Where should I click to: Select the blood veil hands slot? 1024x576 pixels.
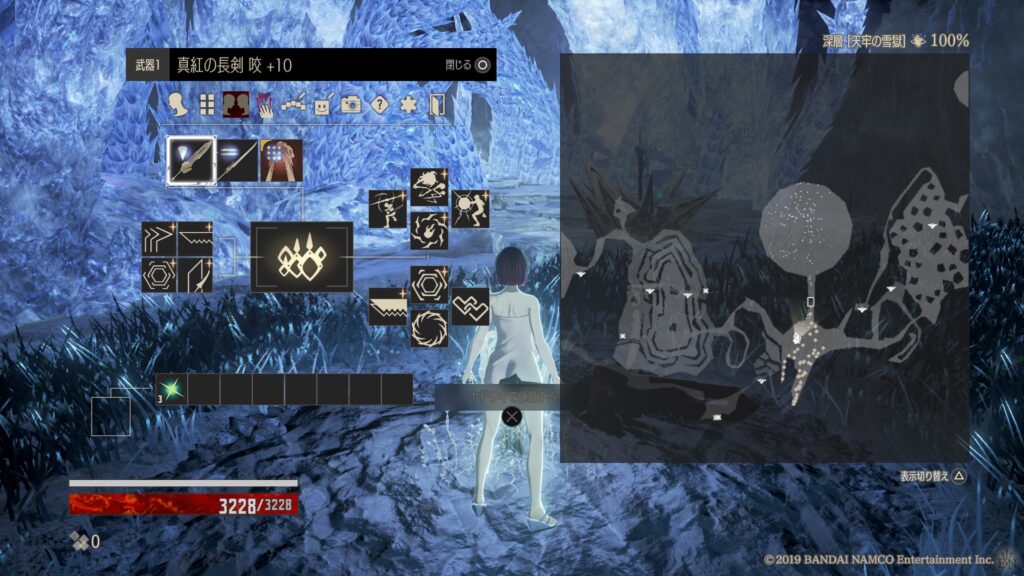[282, 161]
